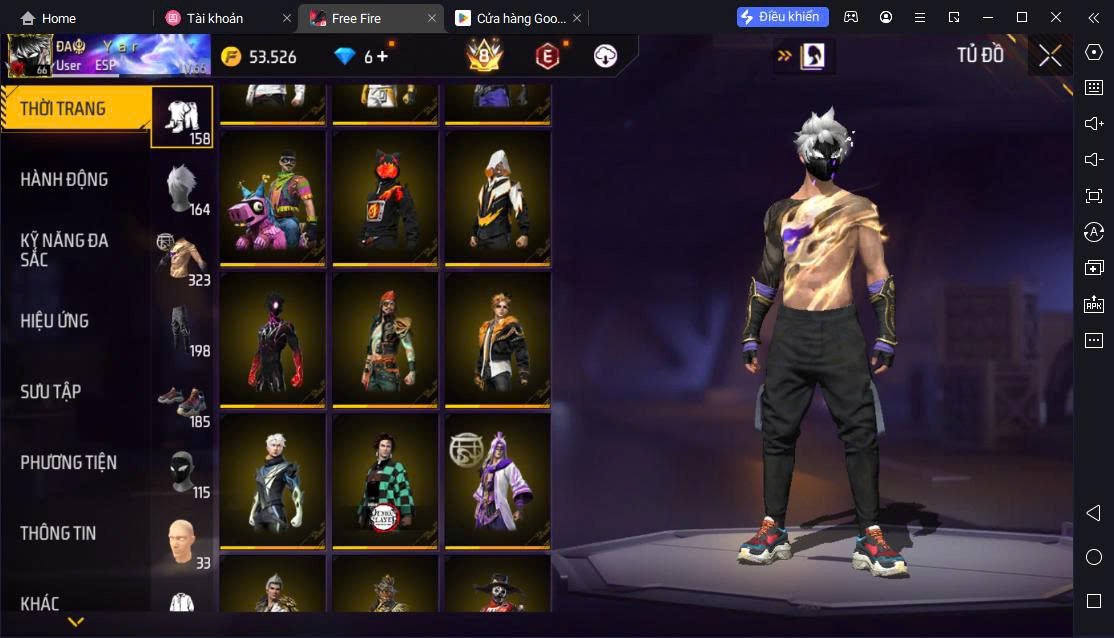Select the white hooded black-gold outfit
Viewport: 1114px width, 638px height.
tap(497, 198)
